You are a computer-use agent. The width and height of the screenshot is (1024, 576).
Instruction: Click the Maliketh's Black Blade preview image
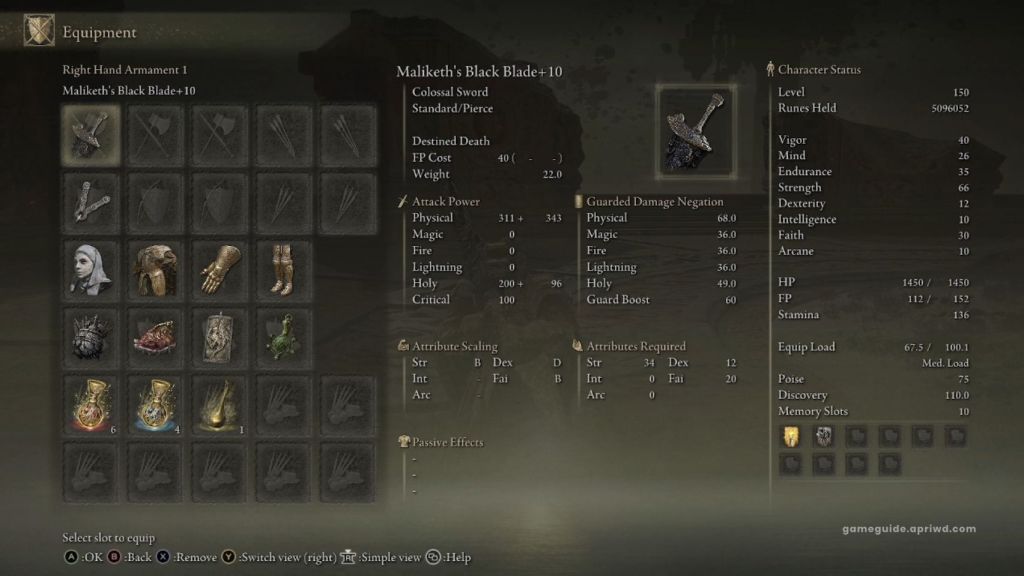coord(696,130)
